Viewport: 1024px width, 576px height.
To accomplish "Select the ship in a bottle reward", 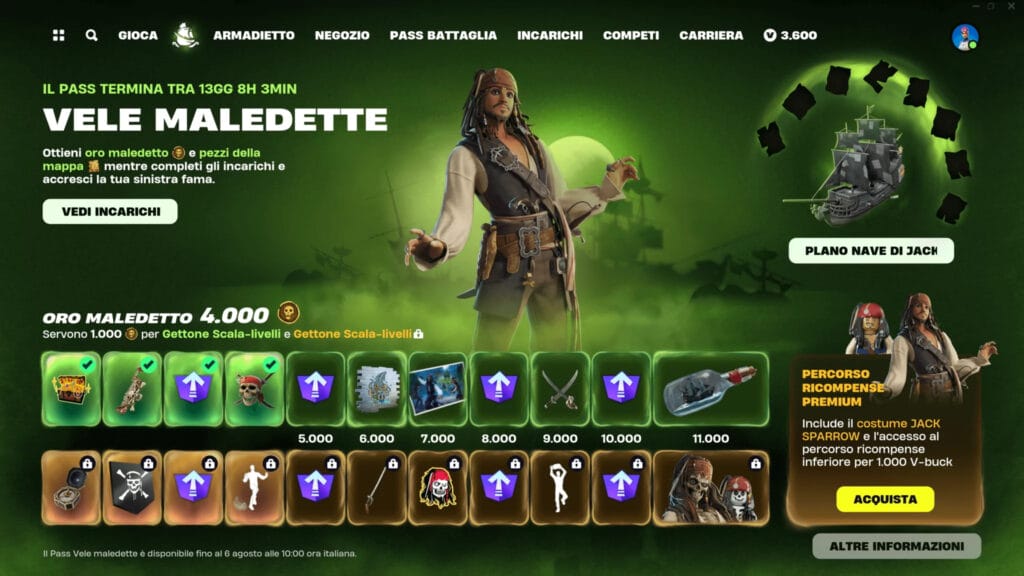I will pos(710,389).
